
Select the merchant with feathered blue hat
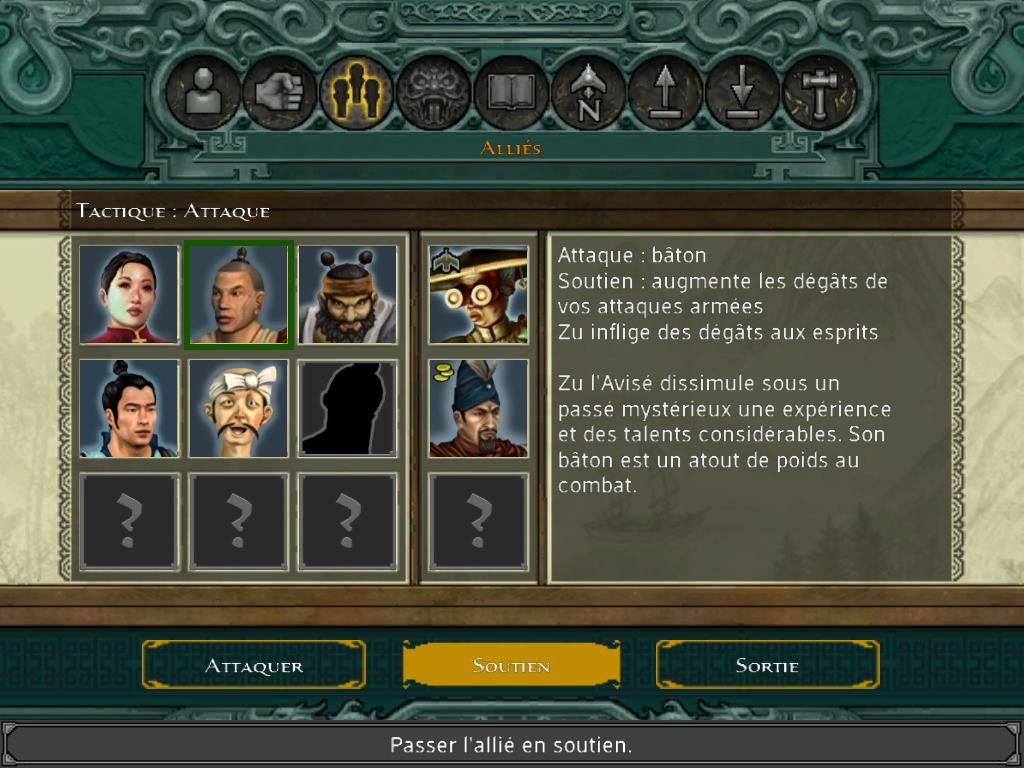478,409
